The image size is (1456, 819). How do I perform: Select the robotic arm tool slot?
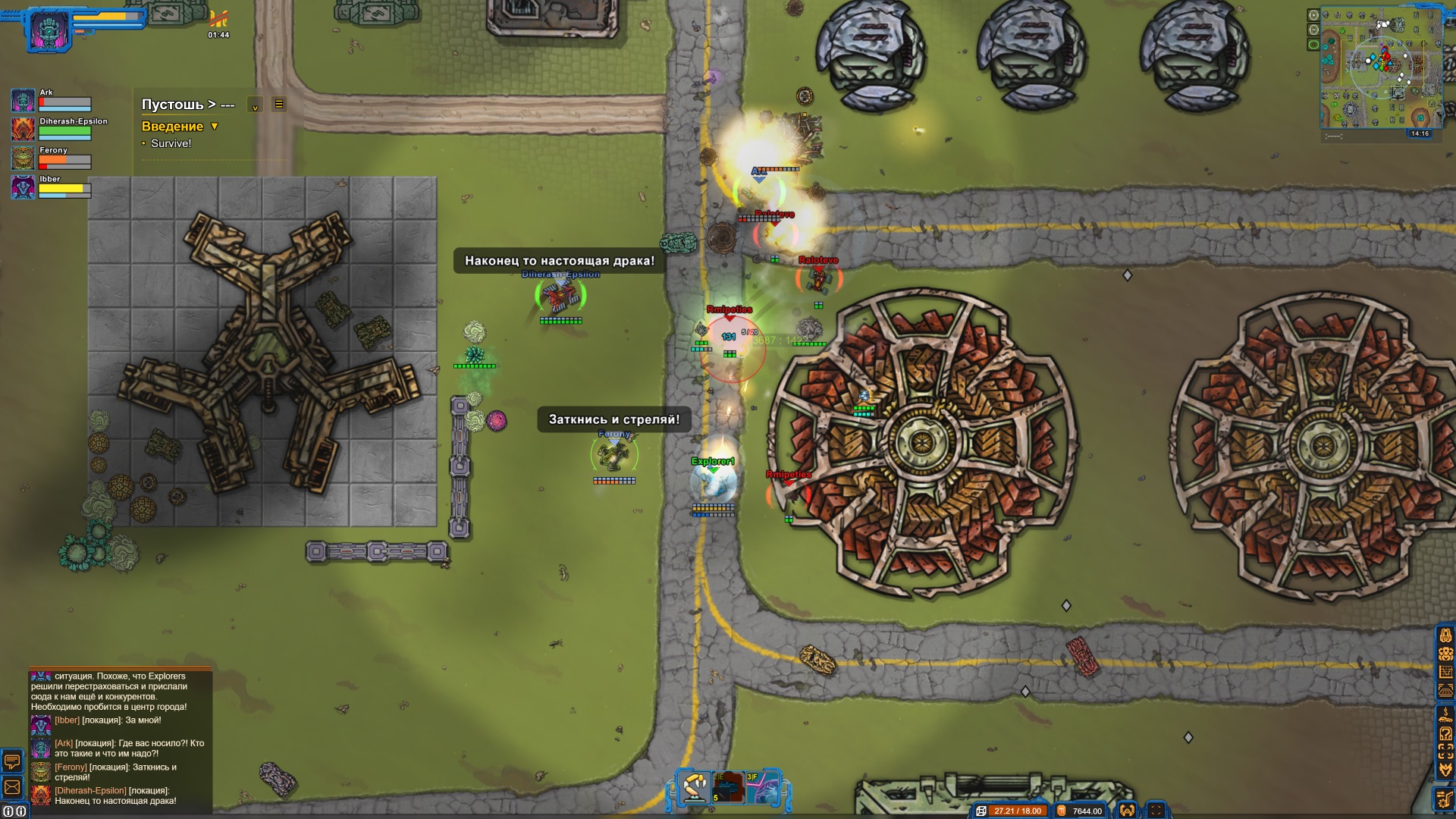(693, 789)
